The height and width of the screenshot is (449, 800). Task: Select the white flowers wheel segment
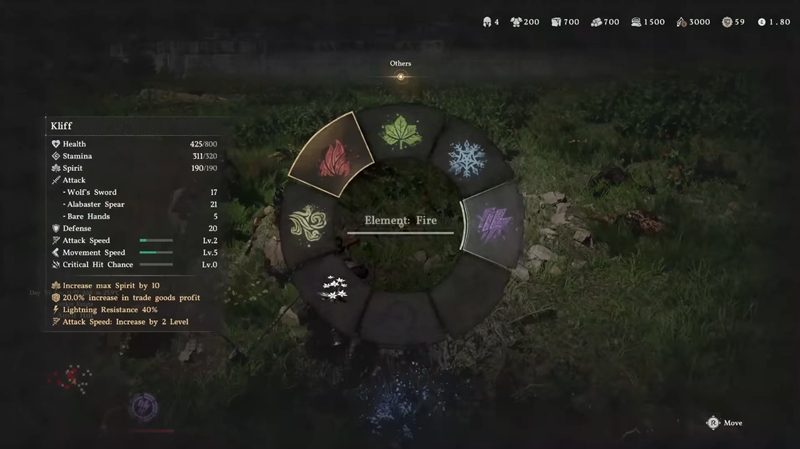click(x=334, y=287)
